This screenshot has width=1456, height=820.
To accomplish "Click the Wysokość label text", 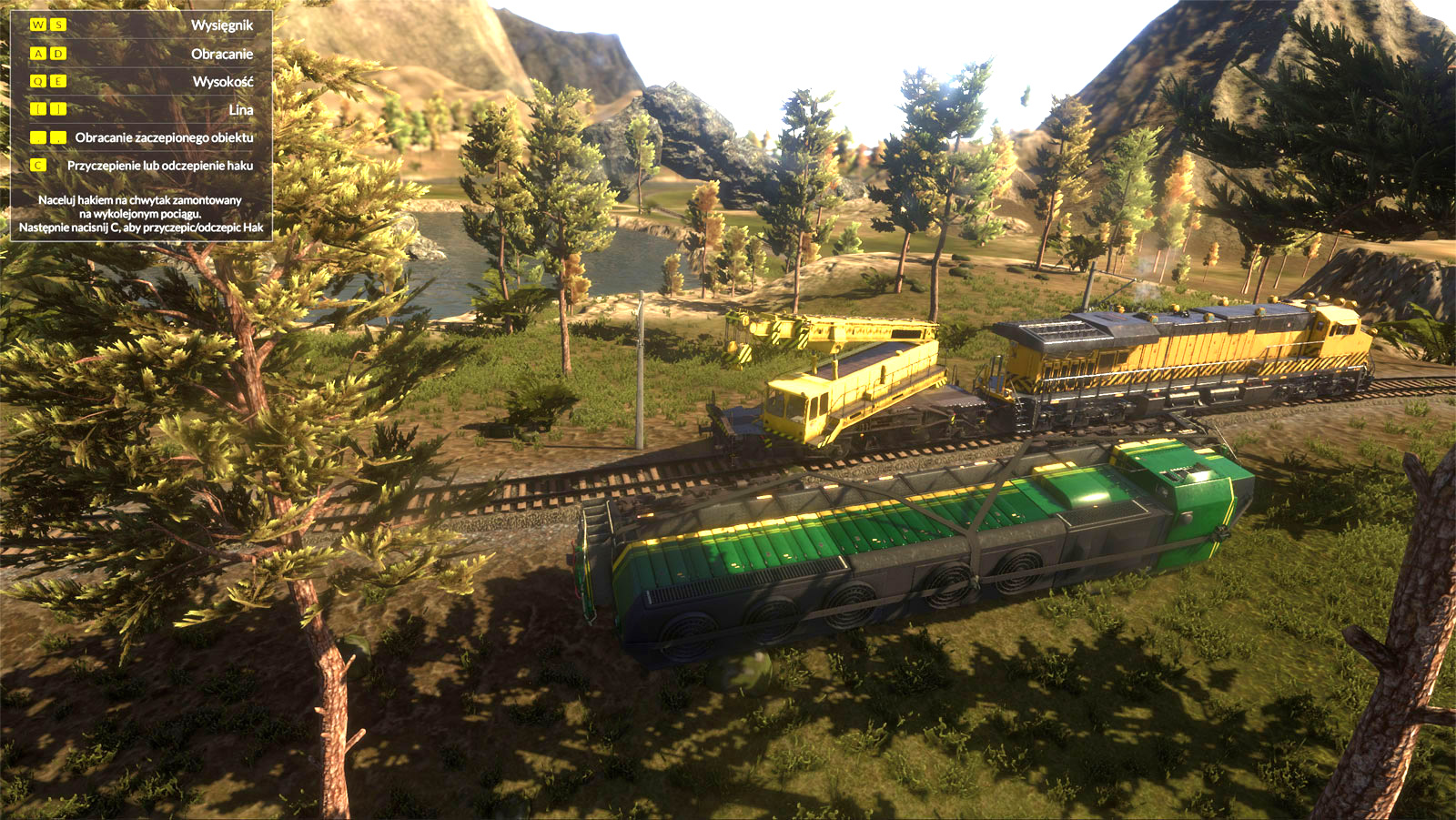I will point(222,82).
